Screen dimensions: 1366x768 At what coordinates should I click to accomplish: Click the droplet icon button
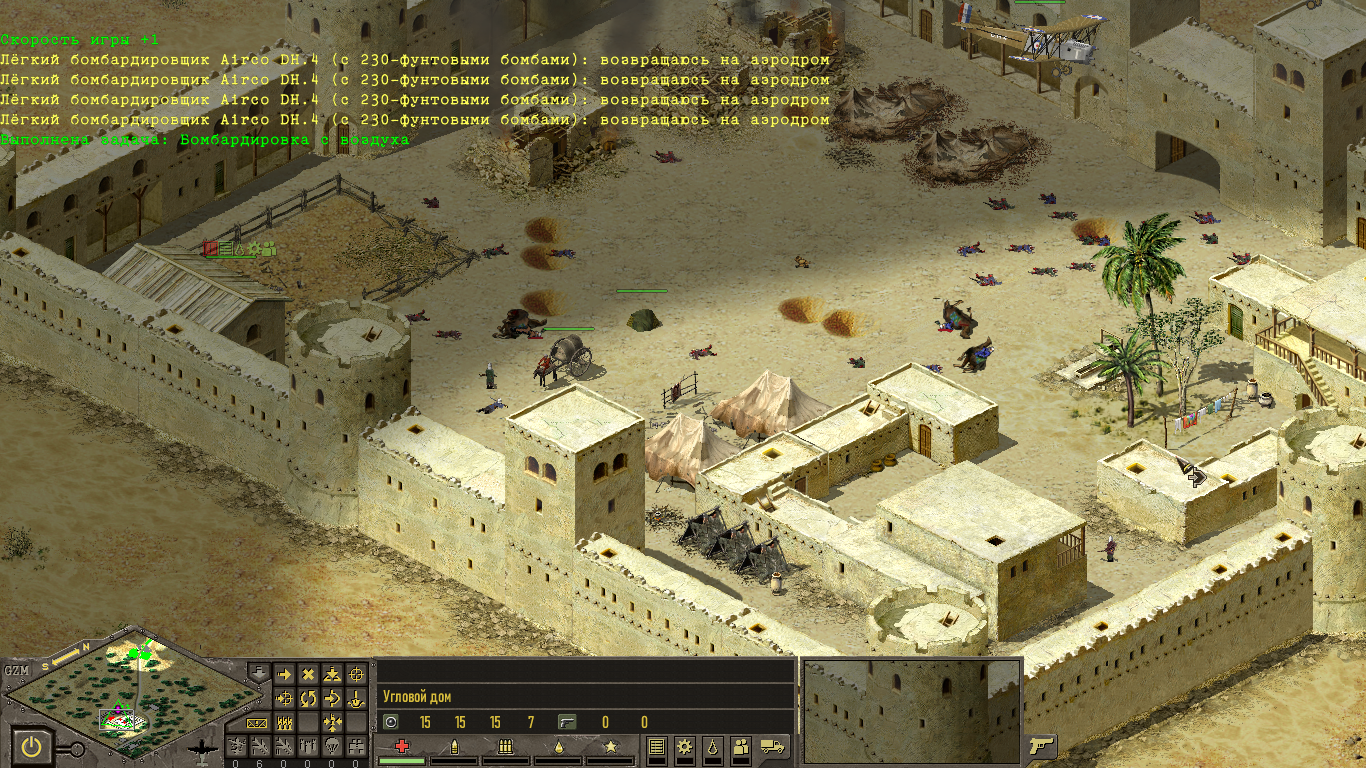click(713, 746)
